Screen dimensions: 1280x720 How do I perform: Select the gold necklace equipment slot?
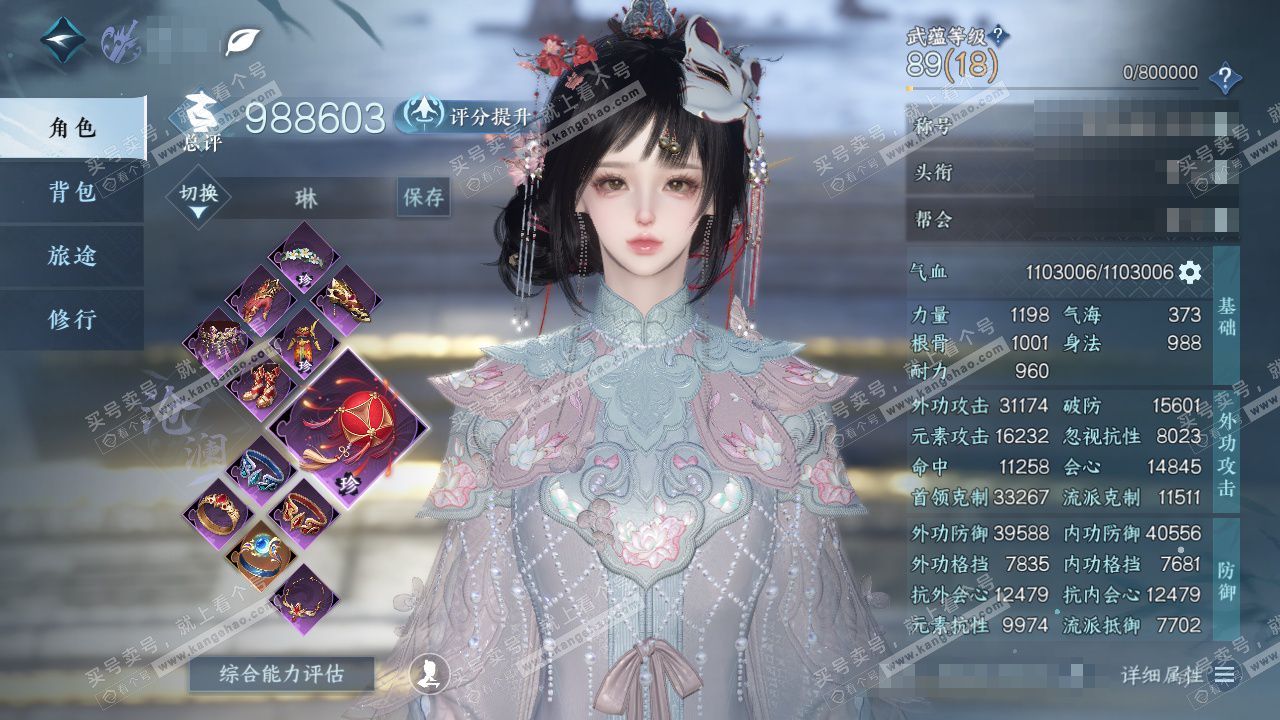[x=304, y=601]
